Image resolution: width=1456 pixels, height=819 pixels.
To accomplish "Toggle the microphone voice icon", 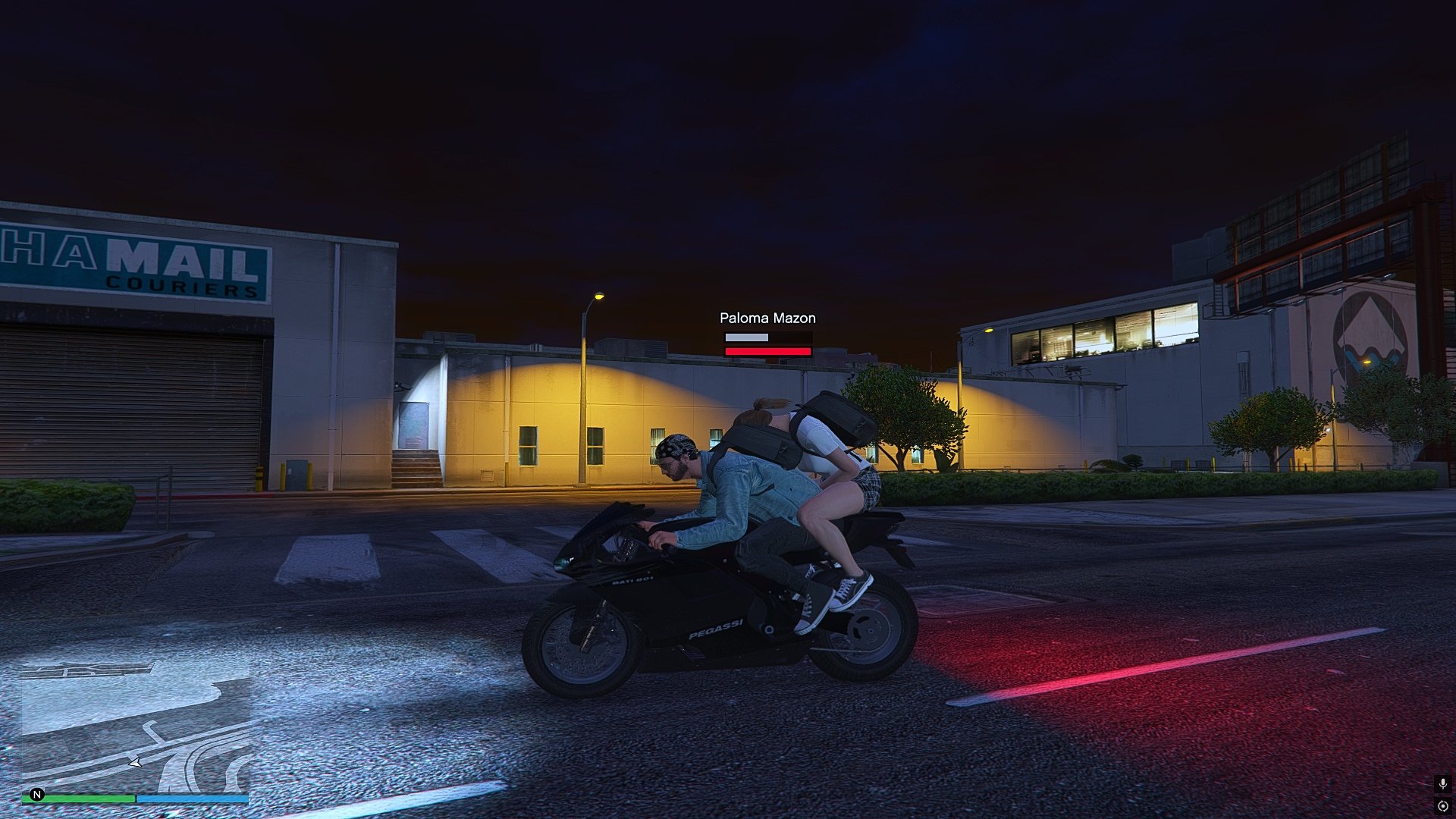I will [1442, 783].
